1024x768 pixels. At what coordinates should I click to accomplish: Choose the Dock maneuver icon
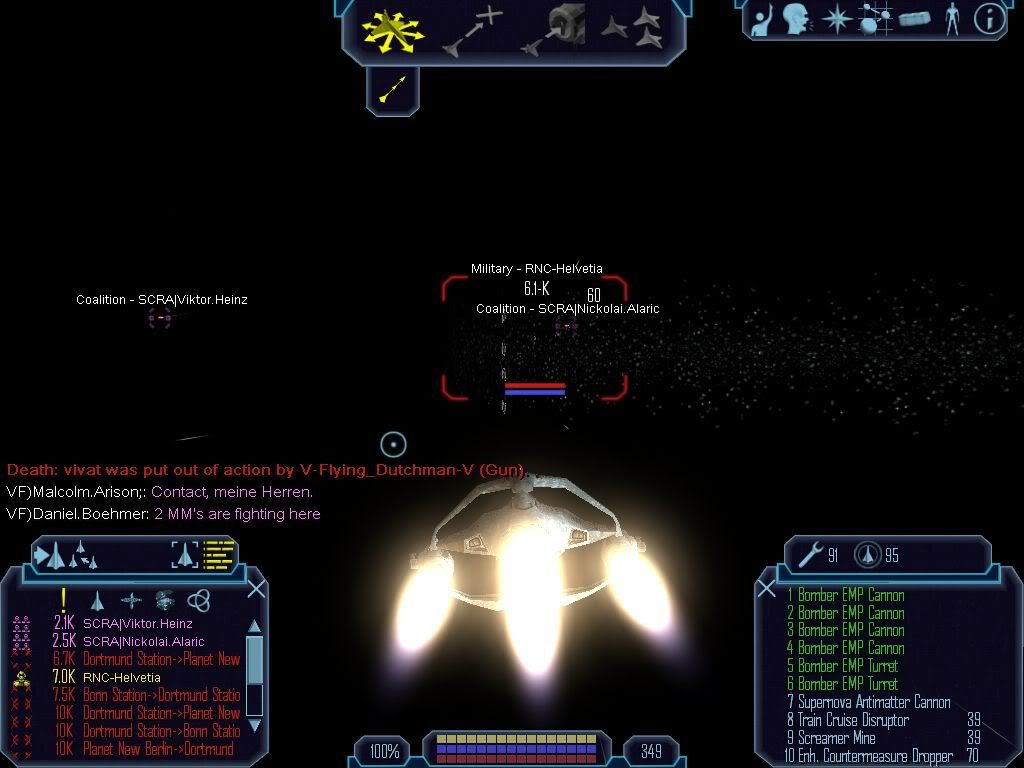click(556, 29)
